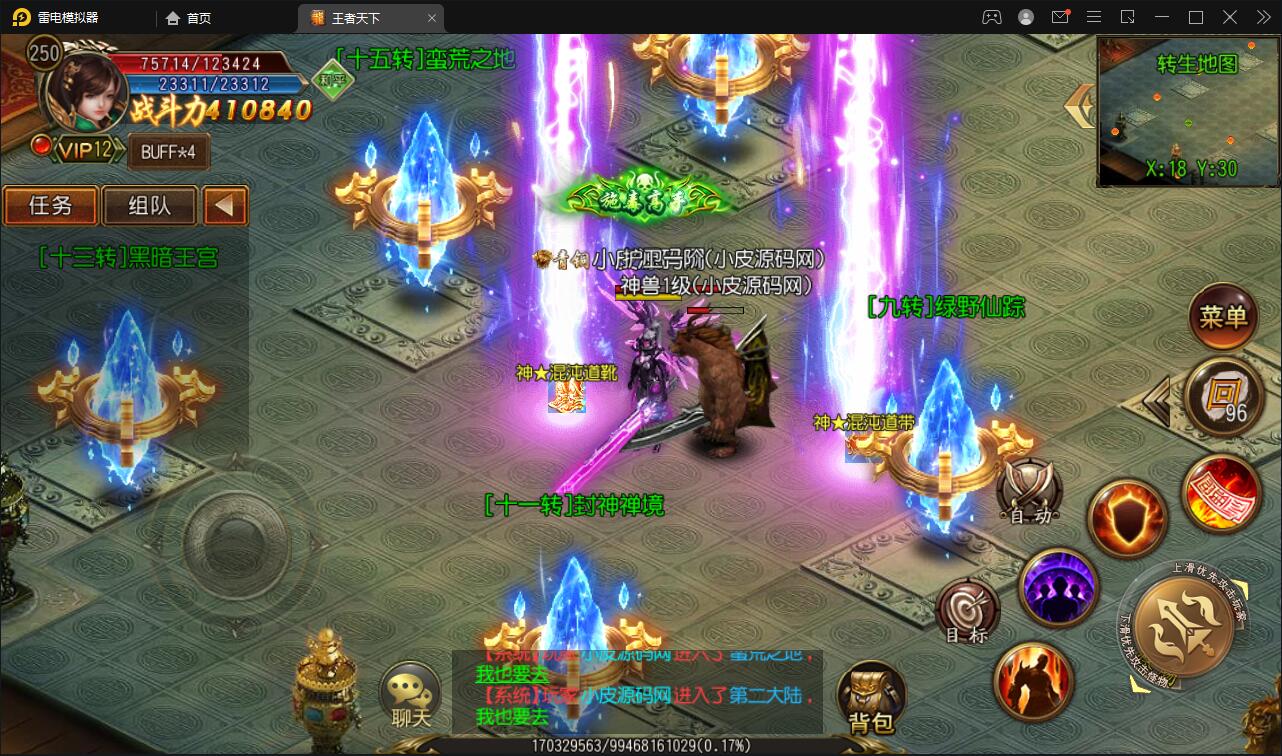Open the 转生地图 minimap
Screen dimensions: 1282x756
pyautogui.click(x=1188, y=110)
